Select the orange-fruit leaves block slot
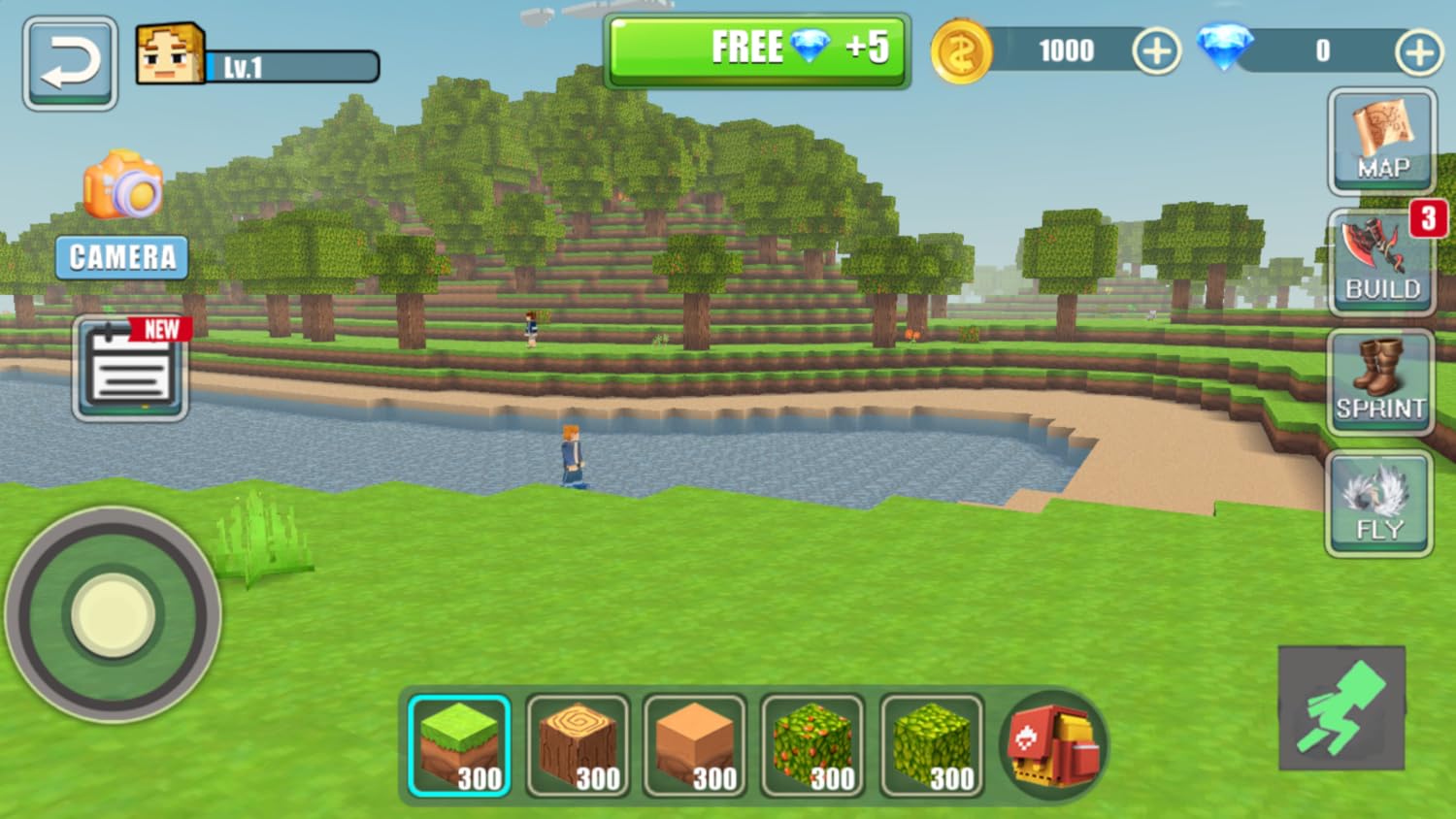 (x=812, y=745)
